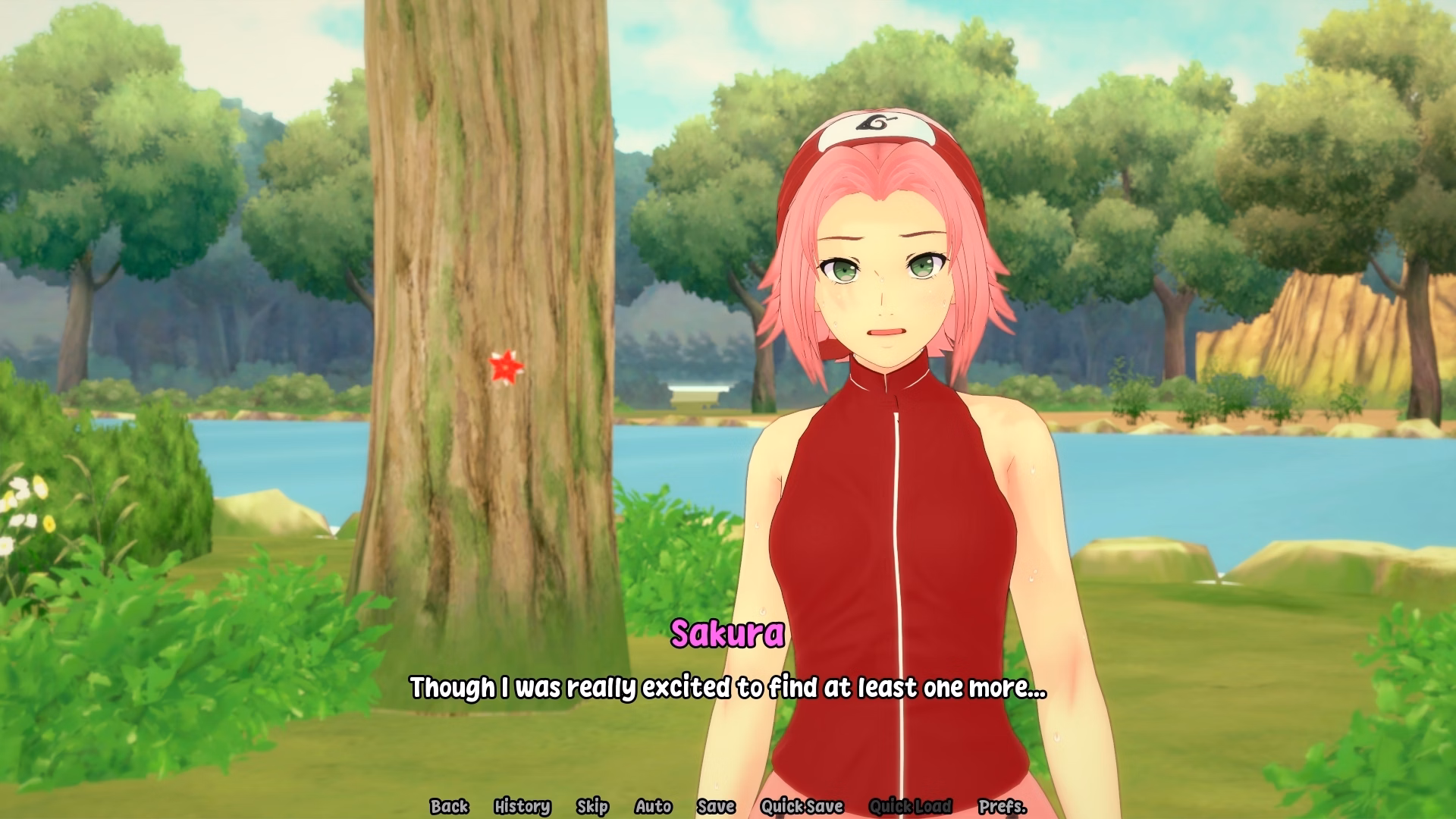
Task: Activate Skip in the quick menu
Action: click(592, 806)
